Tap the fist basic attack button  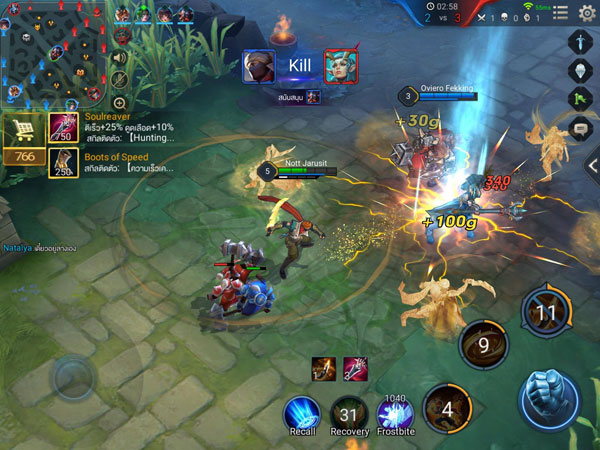pos(549,399)
